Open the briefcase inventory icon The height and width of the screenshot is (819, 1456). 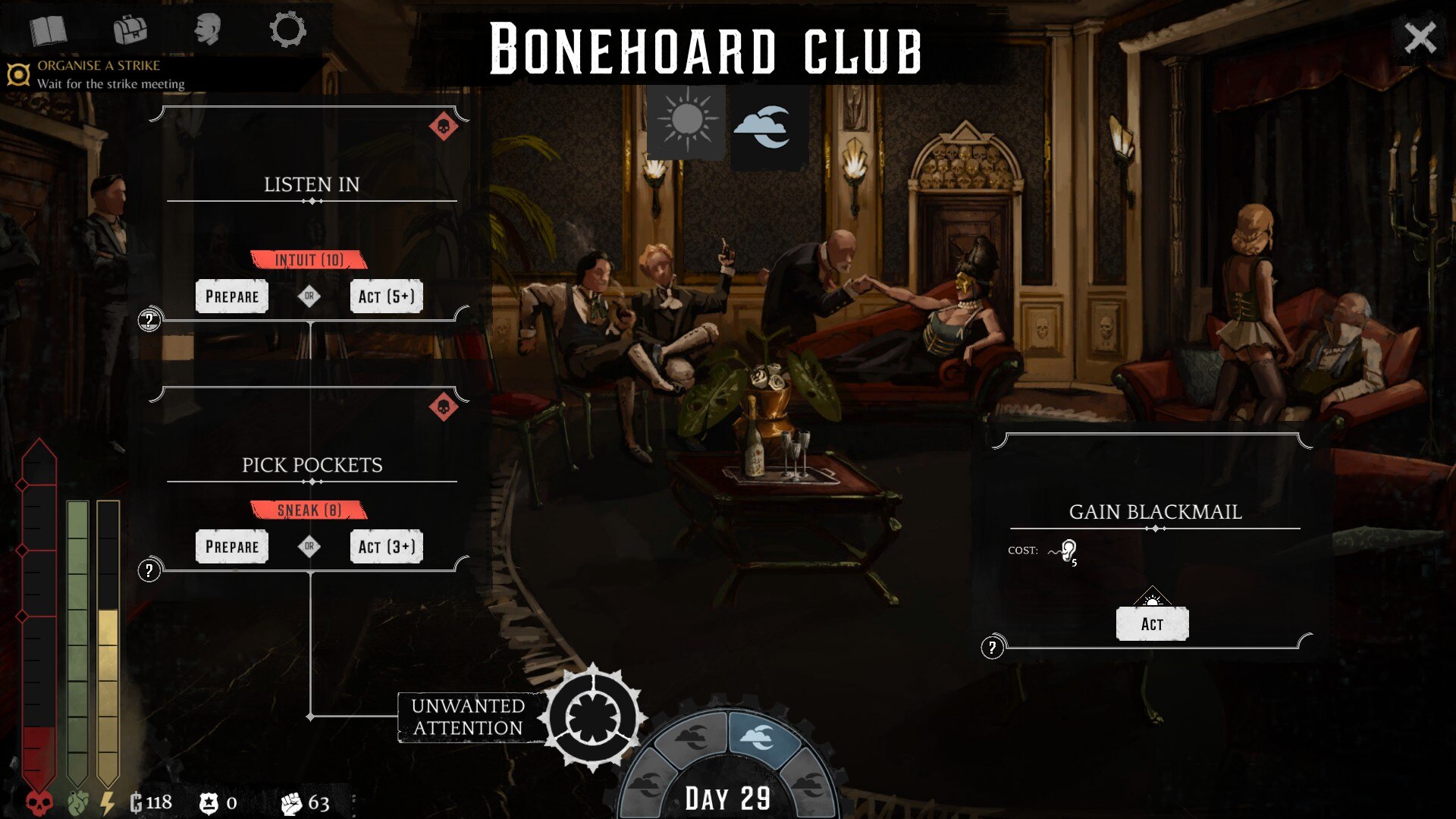pos(130,30)
